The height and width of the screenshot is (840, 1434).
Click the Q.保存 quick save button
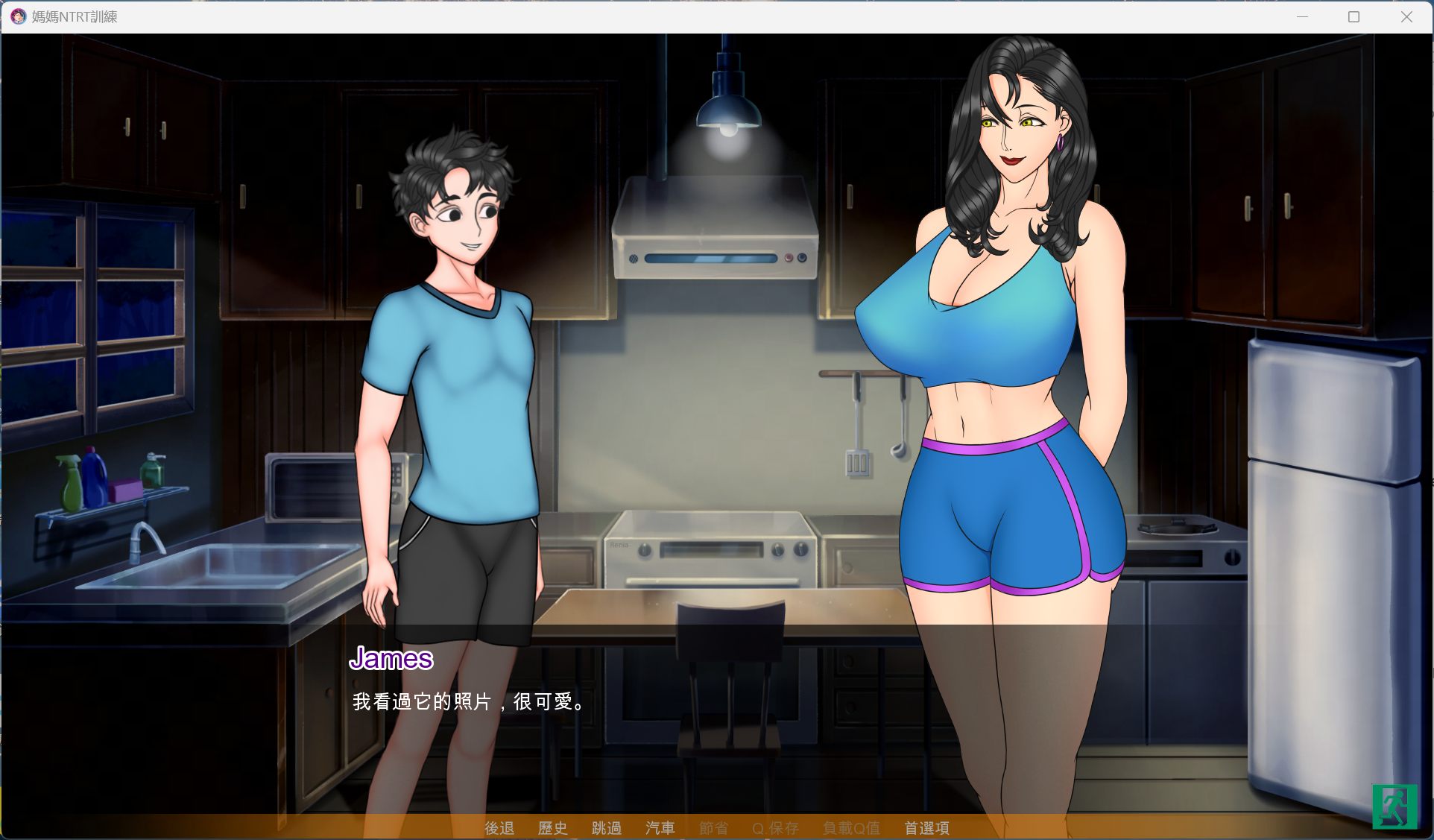[x=775, y=828]
